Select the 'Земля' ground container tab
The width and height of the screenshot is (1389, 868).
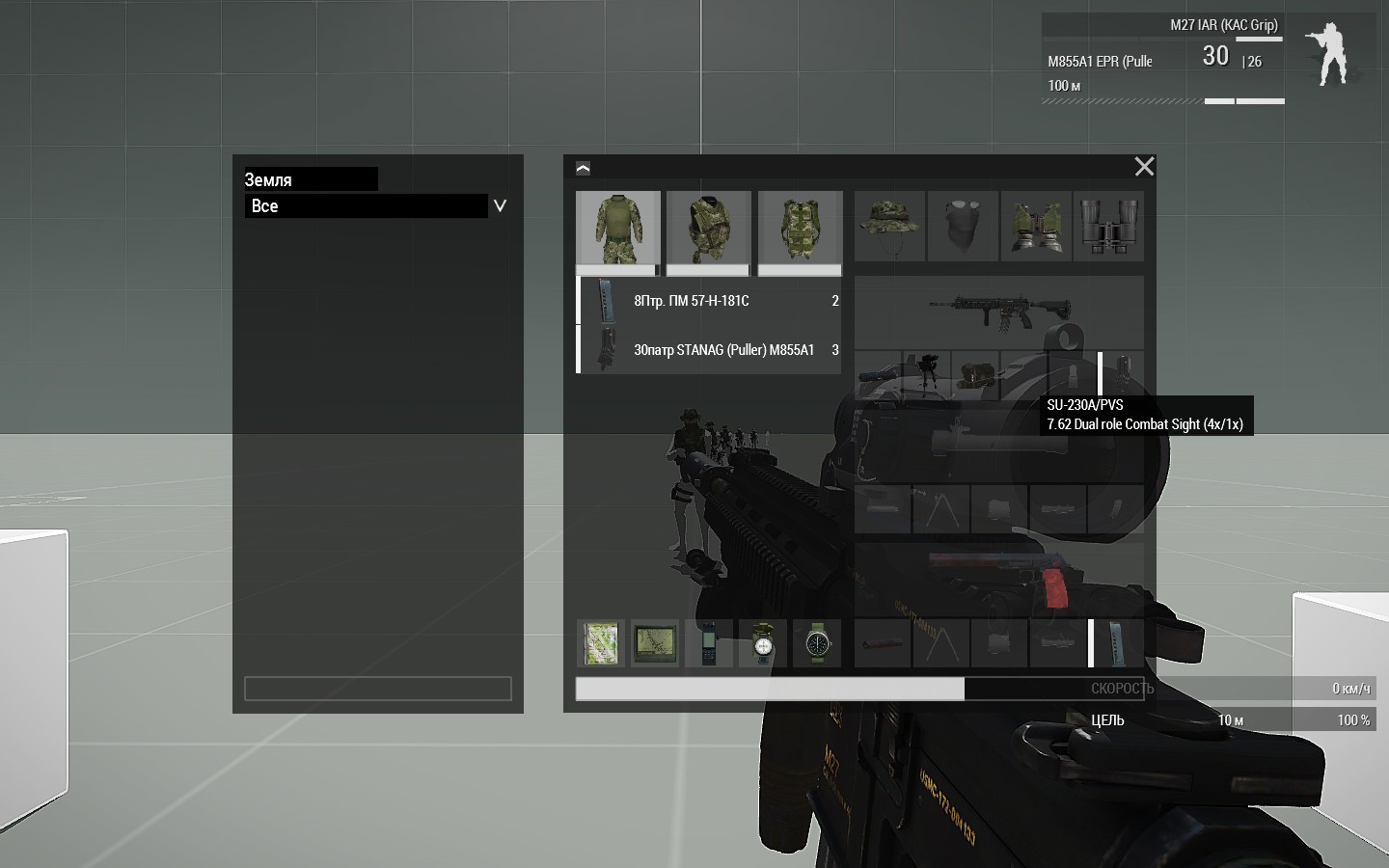point(310,179)
